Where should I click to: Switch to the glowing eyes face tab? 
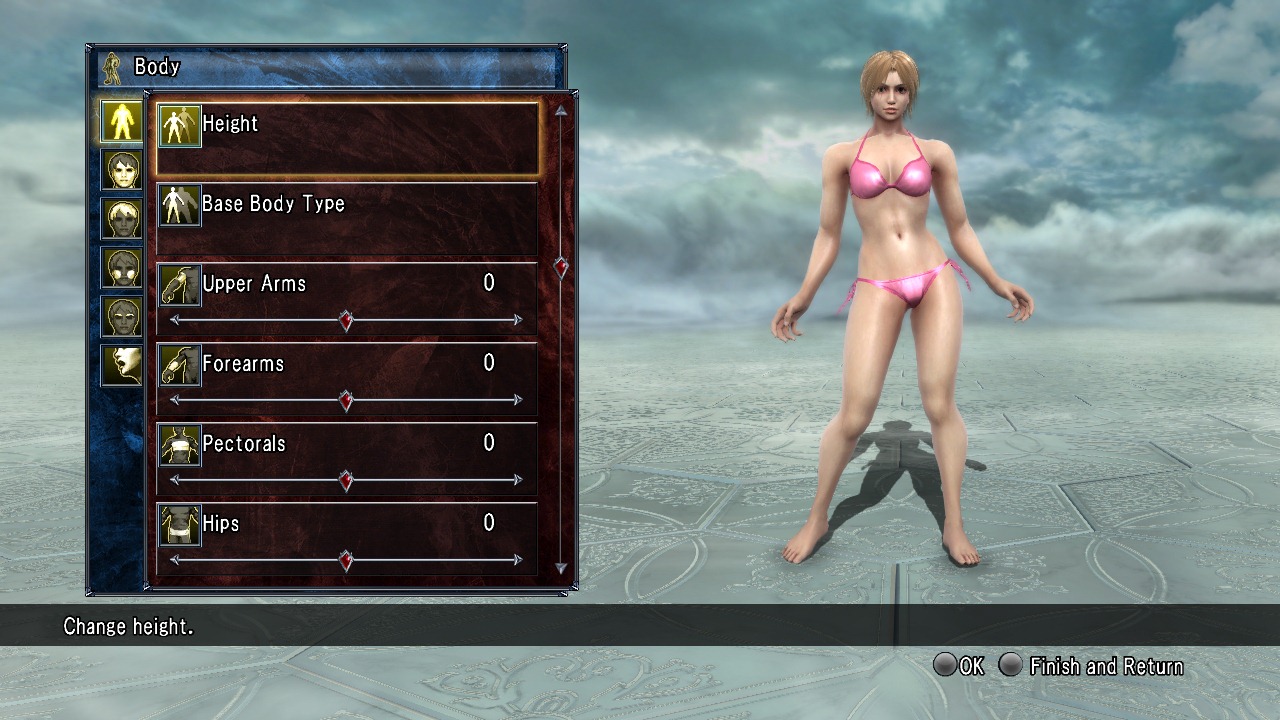[x=121, y=317]
